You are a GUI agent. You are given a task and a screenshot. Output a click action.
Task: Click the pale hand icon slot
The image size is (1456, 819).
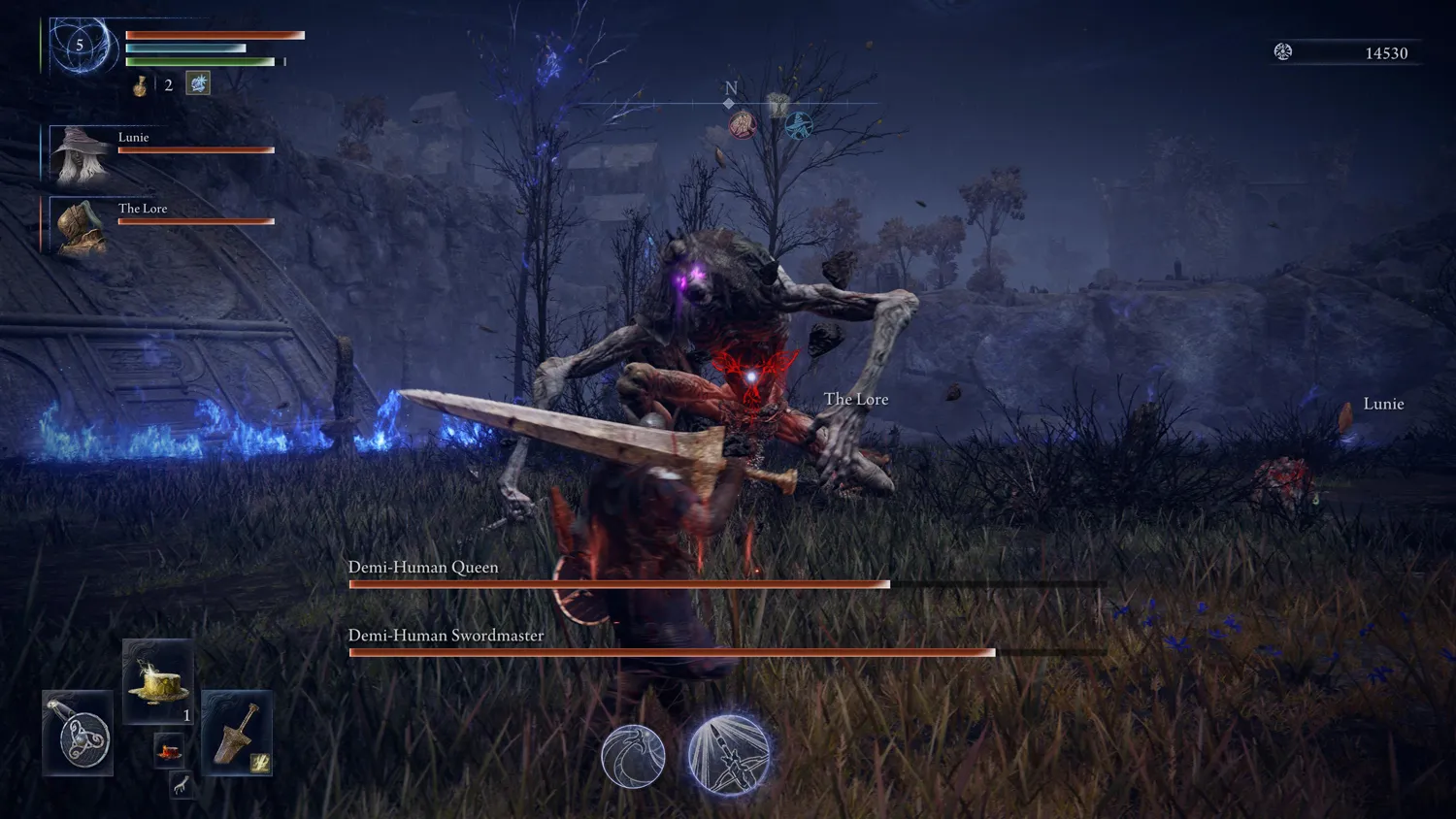(x=181, y=785)
